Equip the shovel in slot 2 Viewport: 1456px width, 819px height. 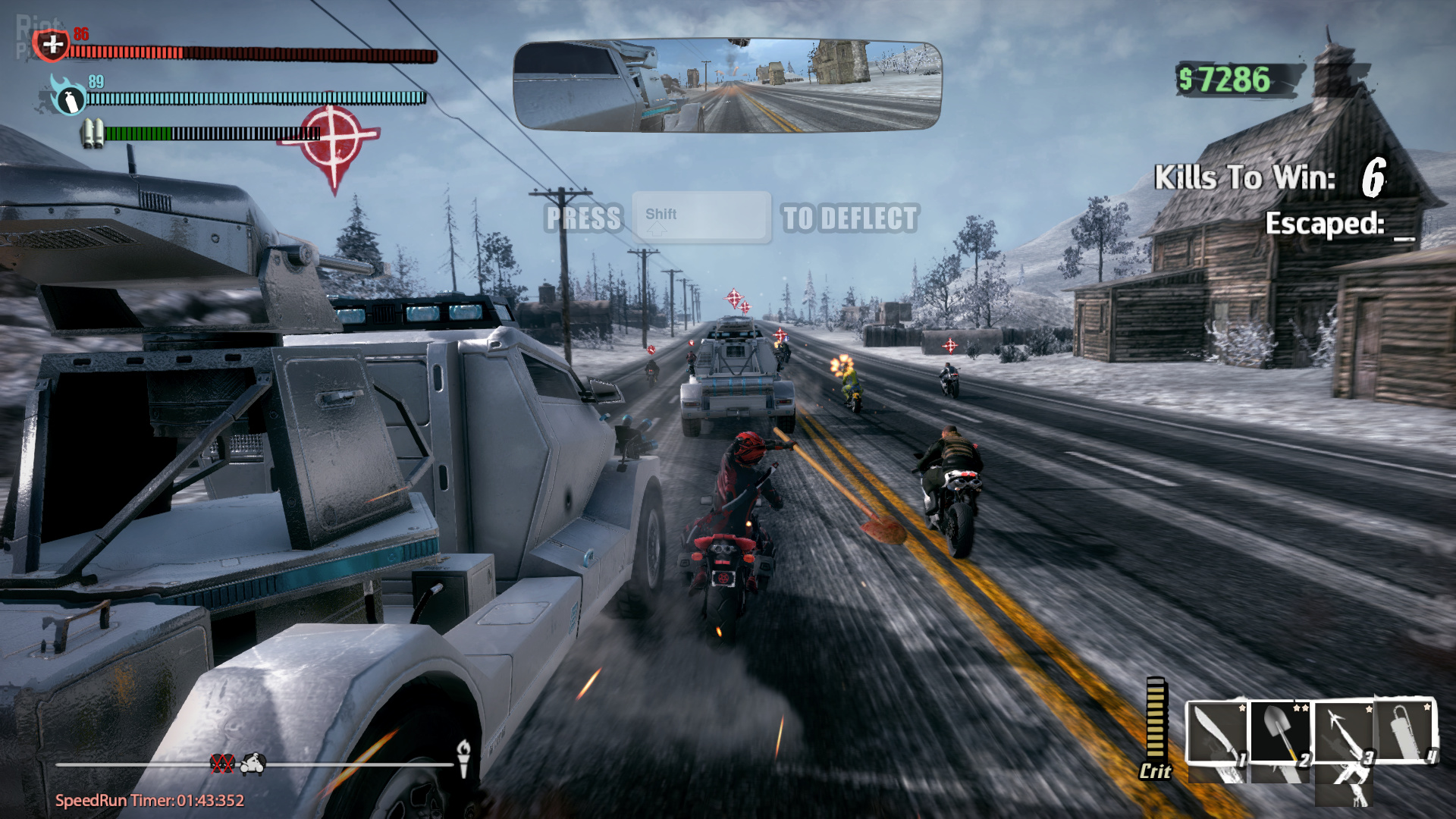(1280, 733)
